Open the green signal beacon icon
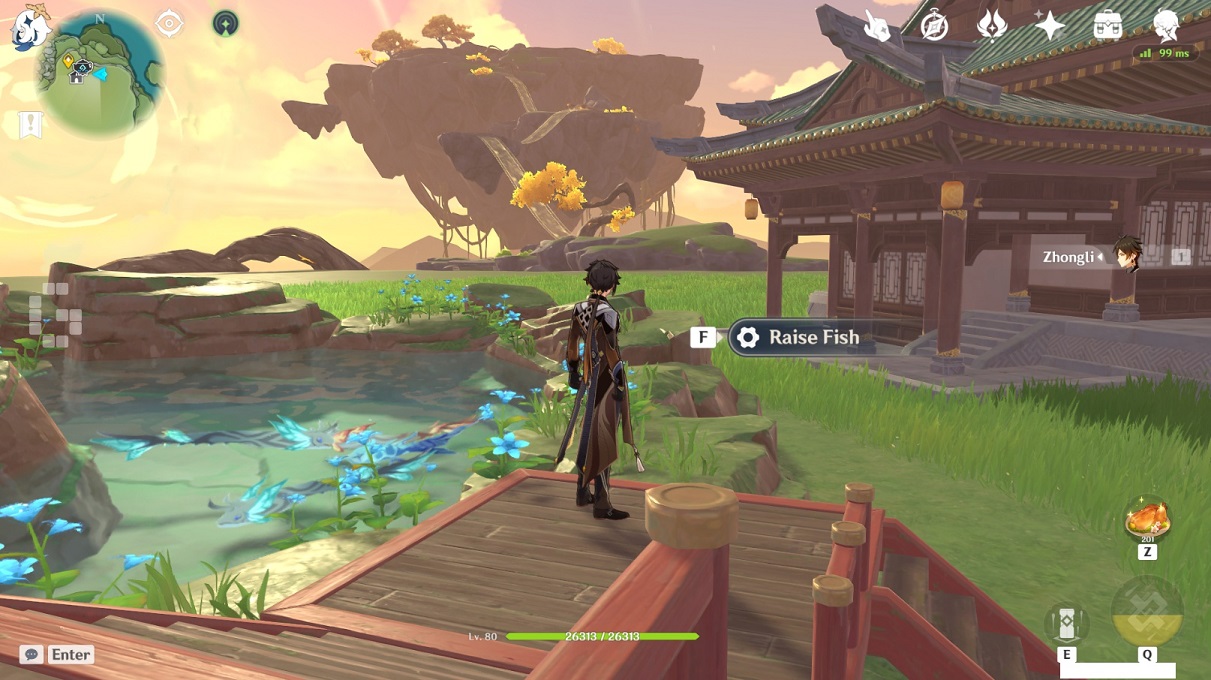 point(226,23)
